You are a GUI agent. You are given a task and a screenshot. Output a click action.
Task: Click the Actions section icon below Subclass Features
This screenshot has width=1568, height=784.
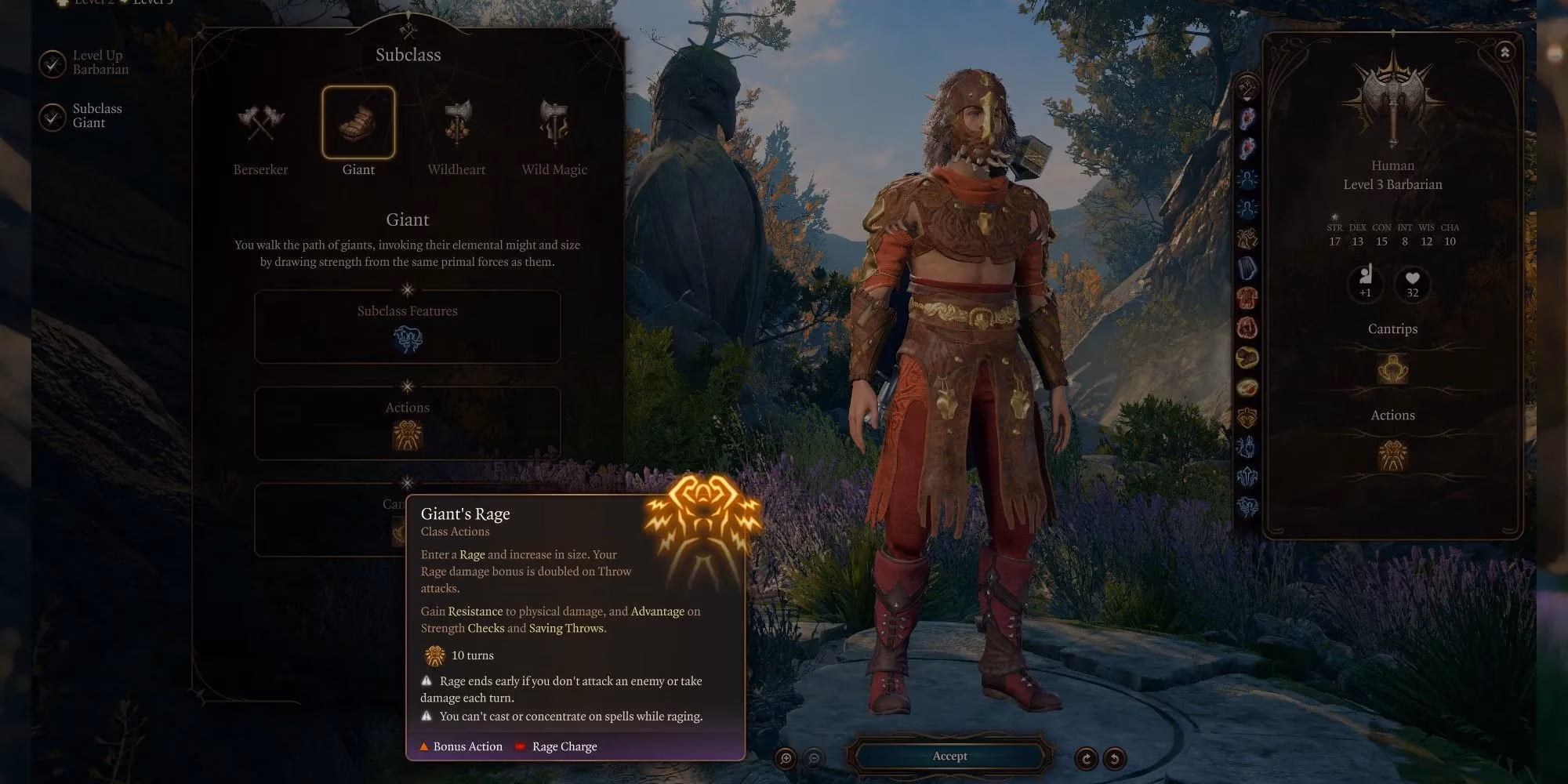tap(407, 436)
